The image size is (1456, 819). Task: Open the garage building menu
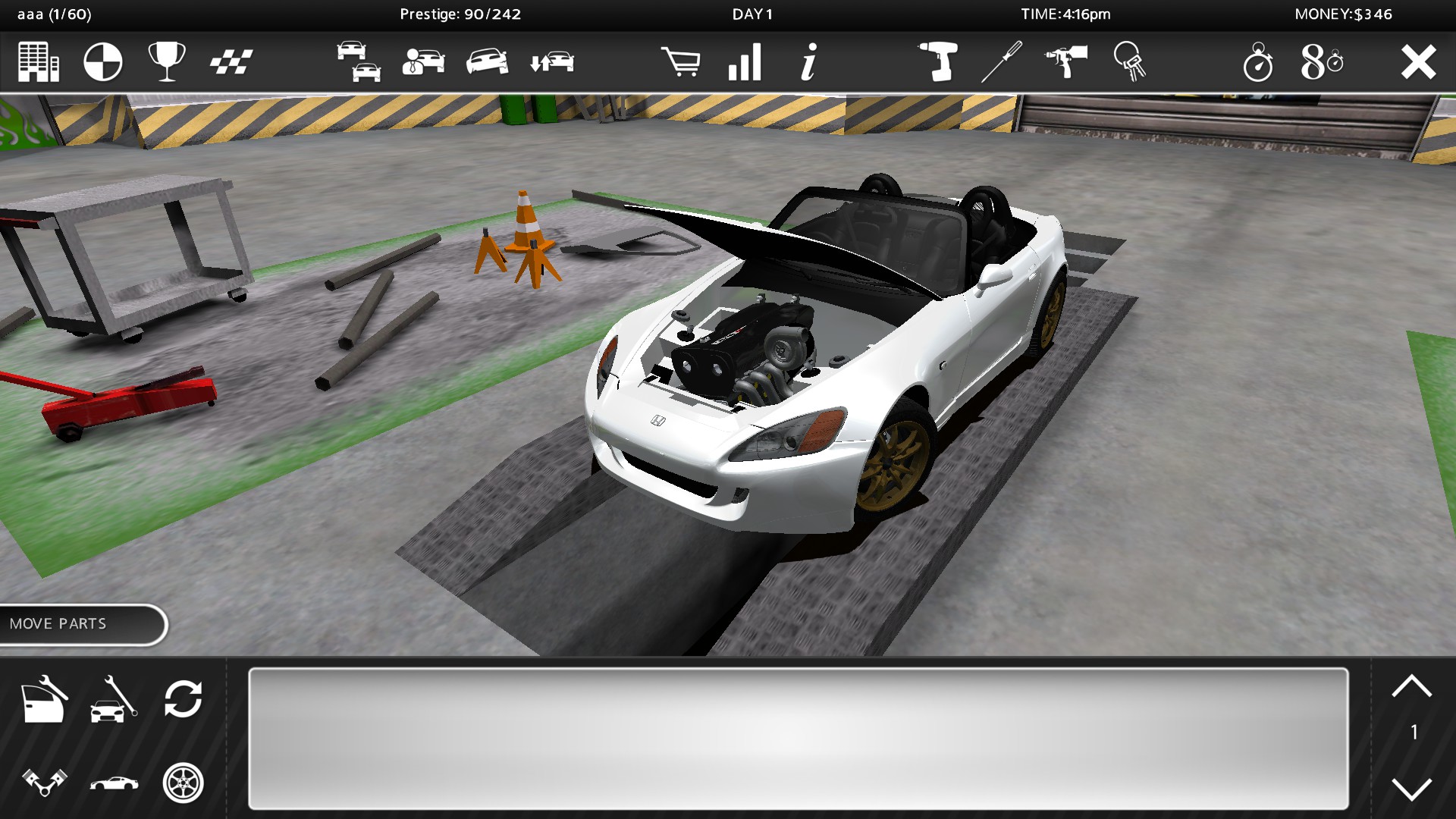39,62
